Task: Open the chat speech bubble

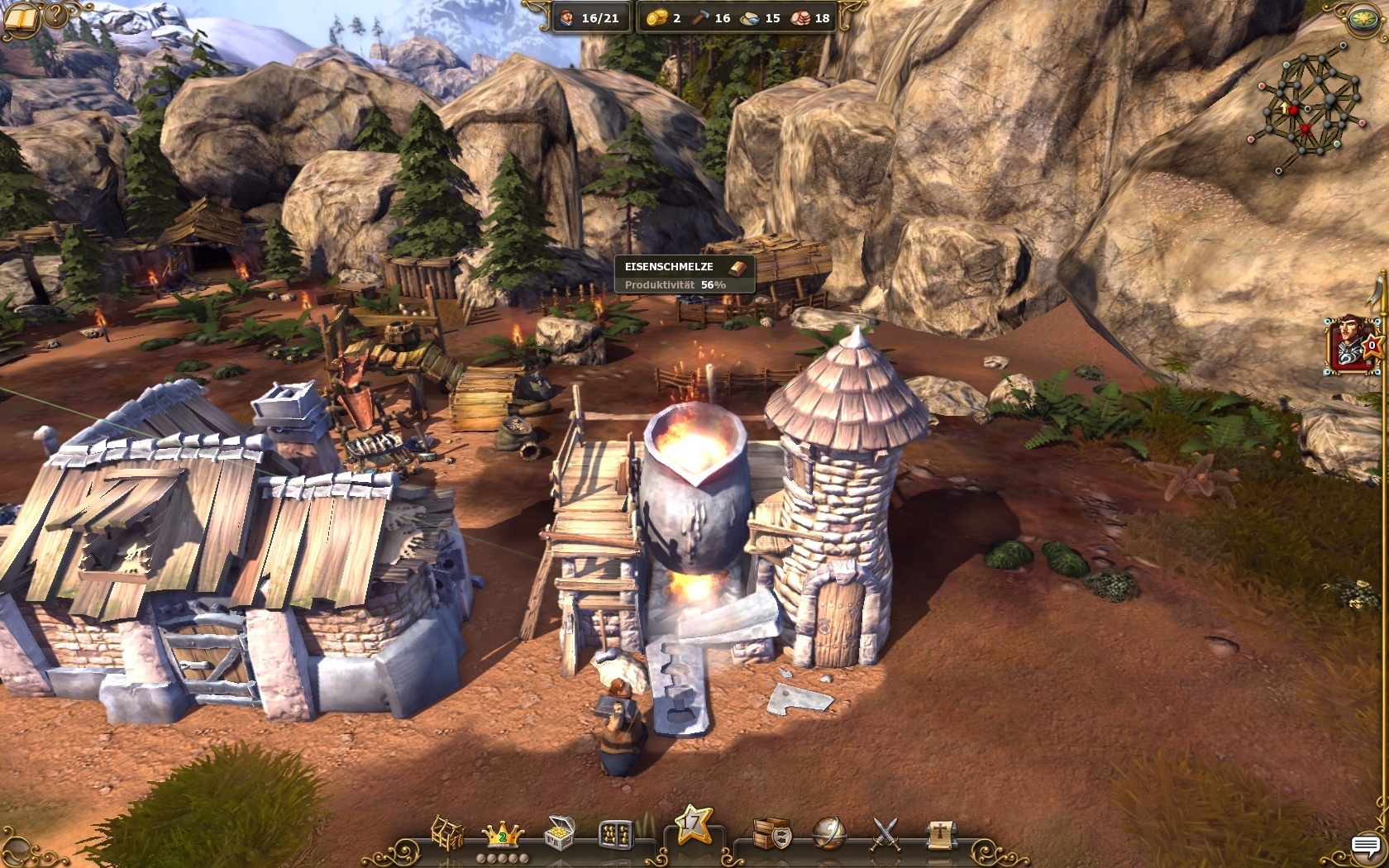Action: [x=1366, y=846]
